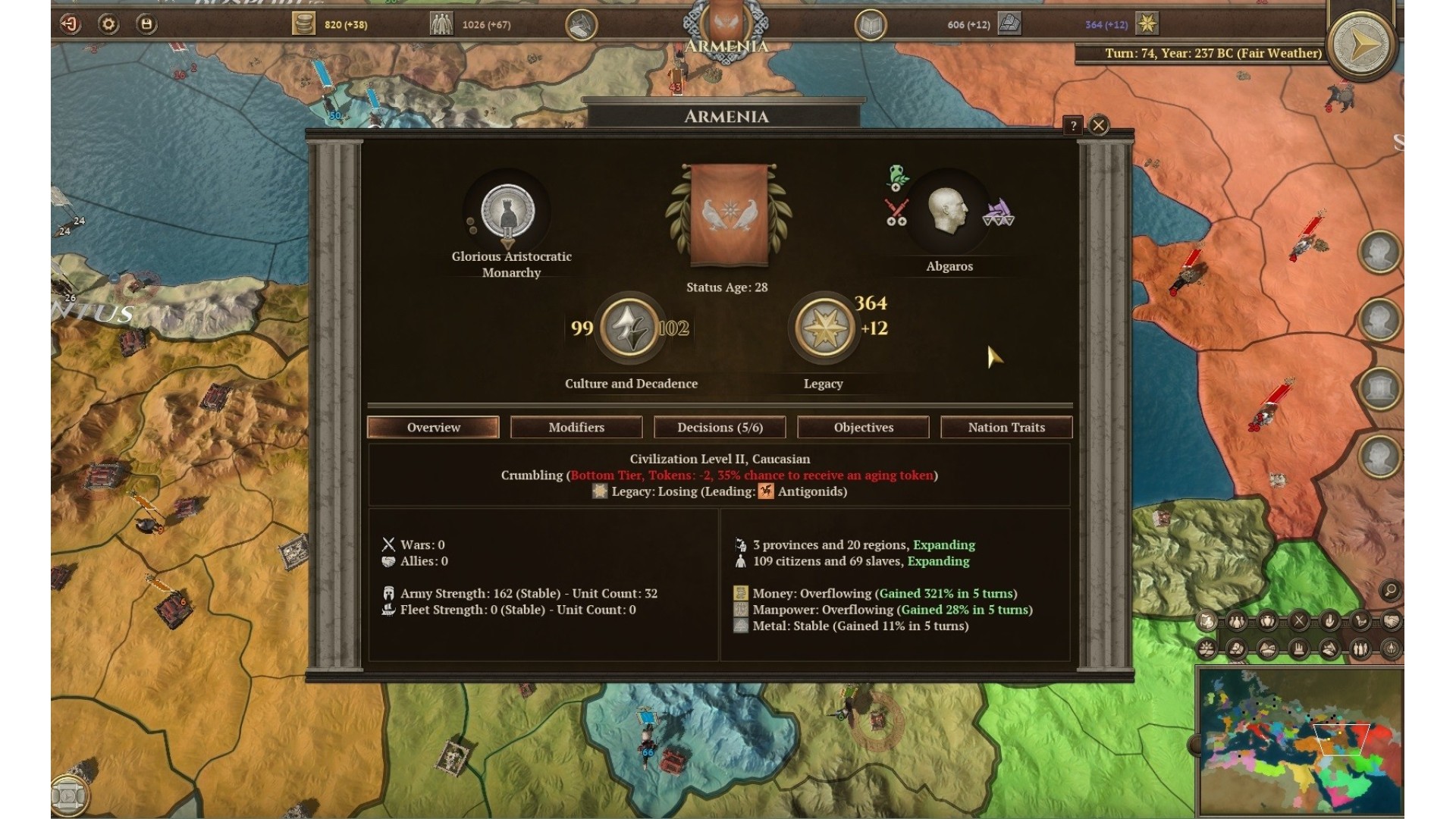The width and height of the screenshot is (1456, 819).
Task: Open the Decisions (5/6) tab
Action: coord(720,427)
